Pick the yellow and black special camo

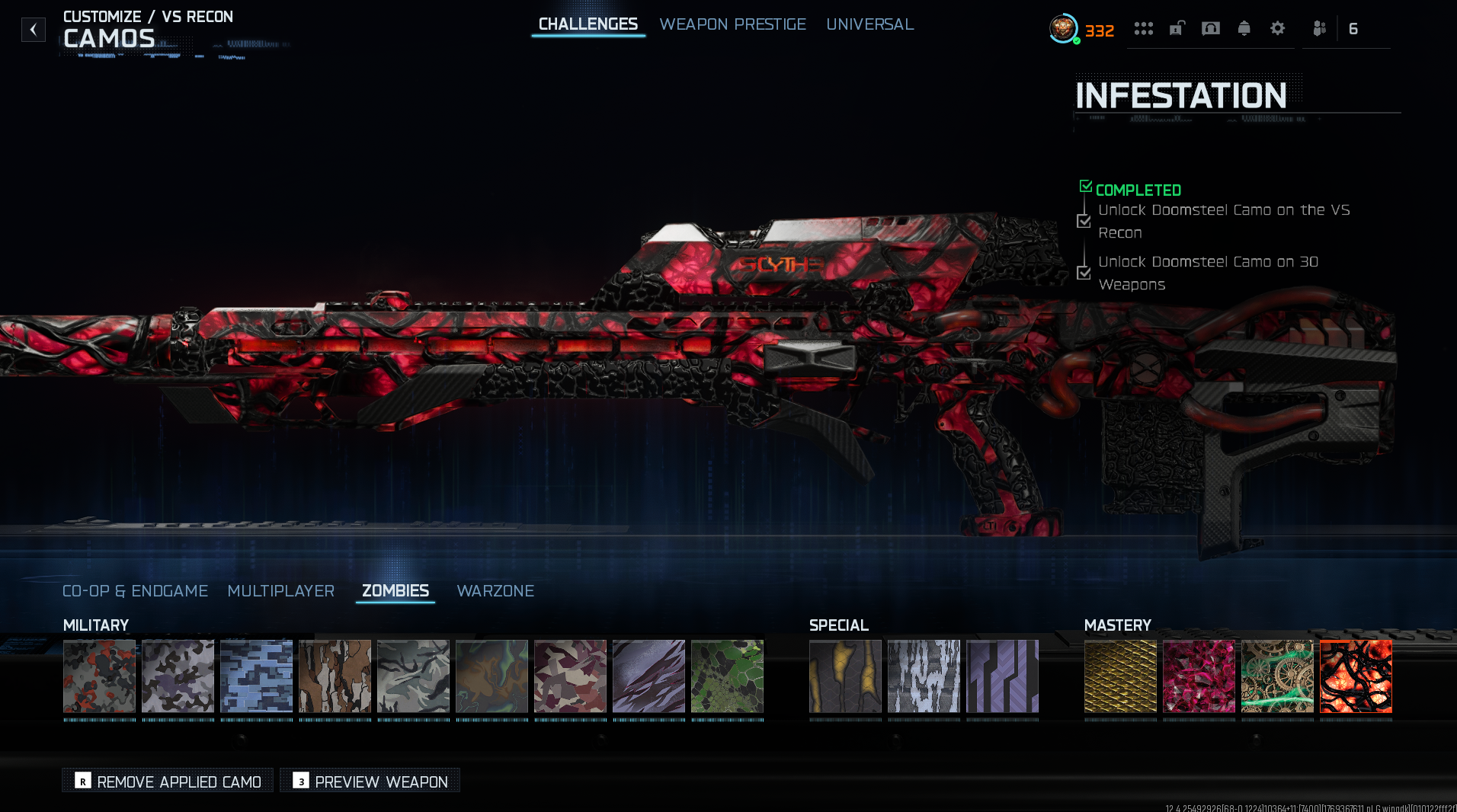[845, 676]
